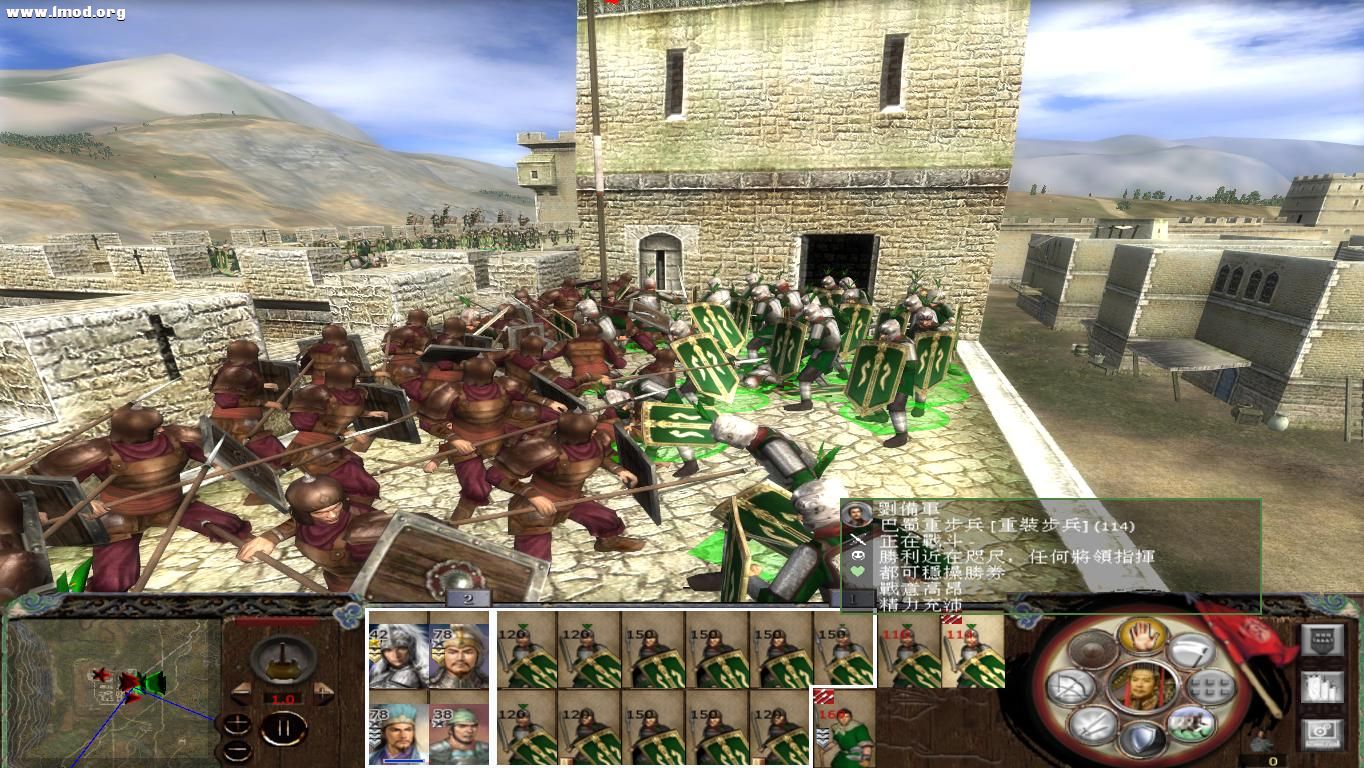Click the 1.0 battle speed display
Viewport: 1364px width, 768px height.
click(x=284, y=698)
